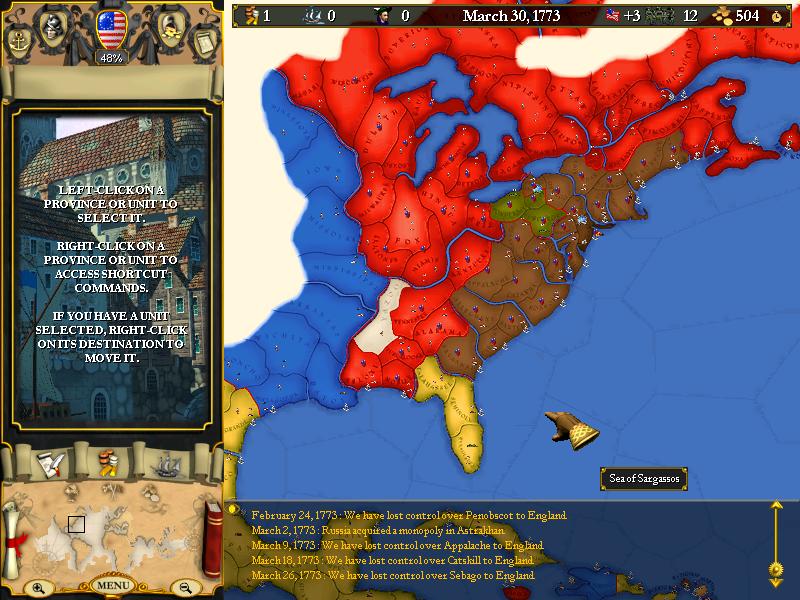
Task: Click the gold treasury coins icon
Action: coord(721,16)
